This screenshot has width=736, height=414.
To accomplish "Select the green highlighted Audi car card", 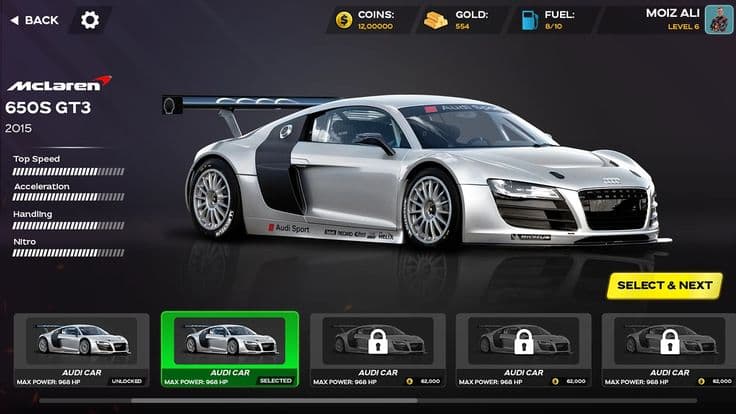I will (x=229, y=349).
